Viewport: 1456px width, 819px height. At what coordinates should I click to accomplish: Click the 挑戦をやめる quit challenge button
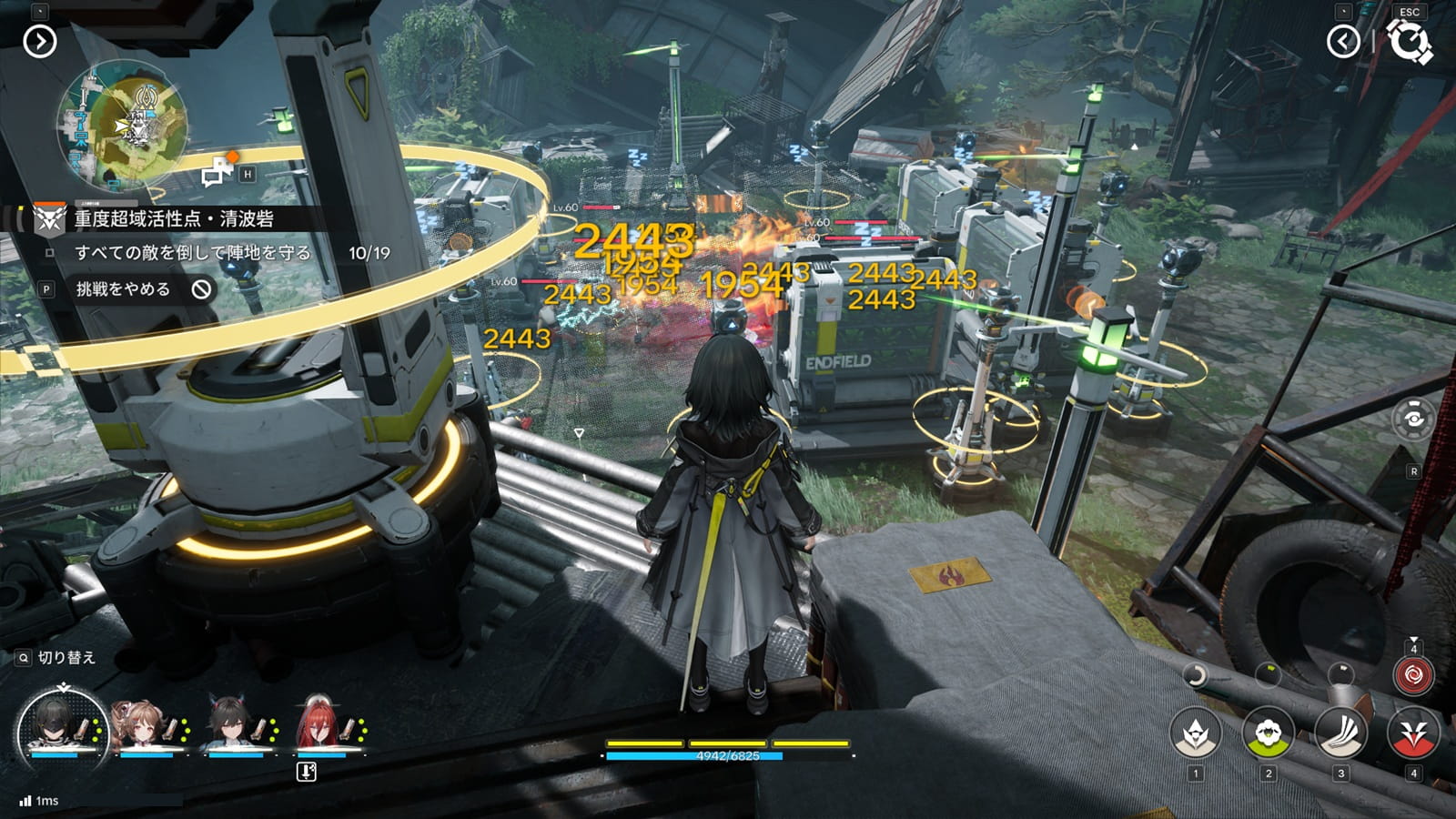click(123, 289)
